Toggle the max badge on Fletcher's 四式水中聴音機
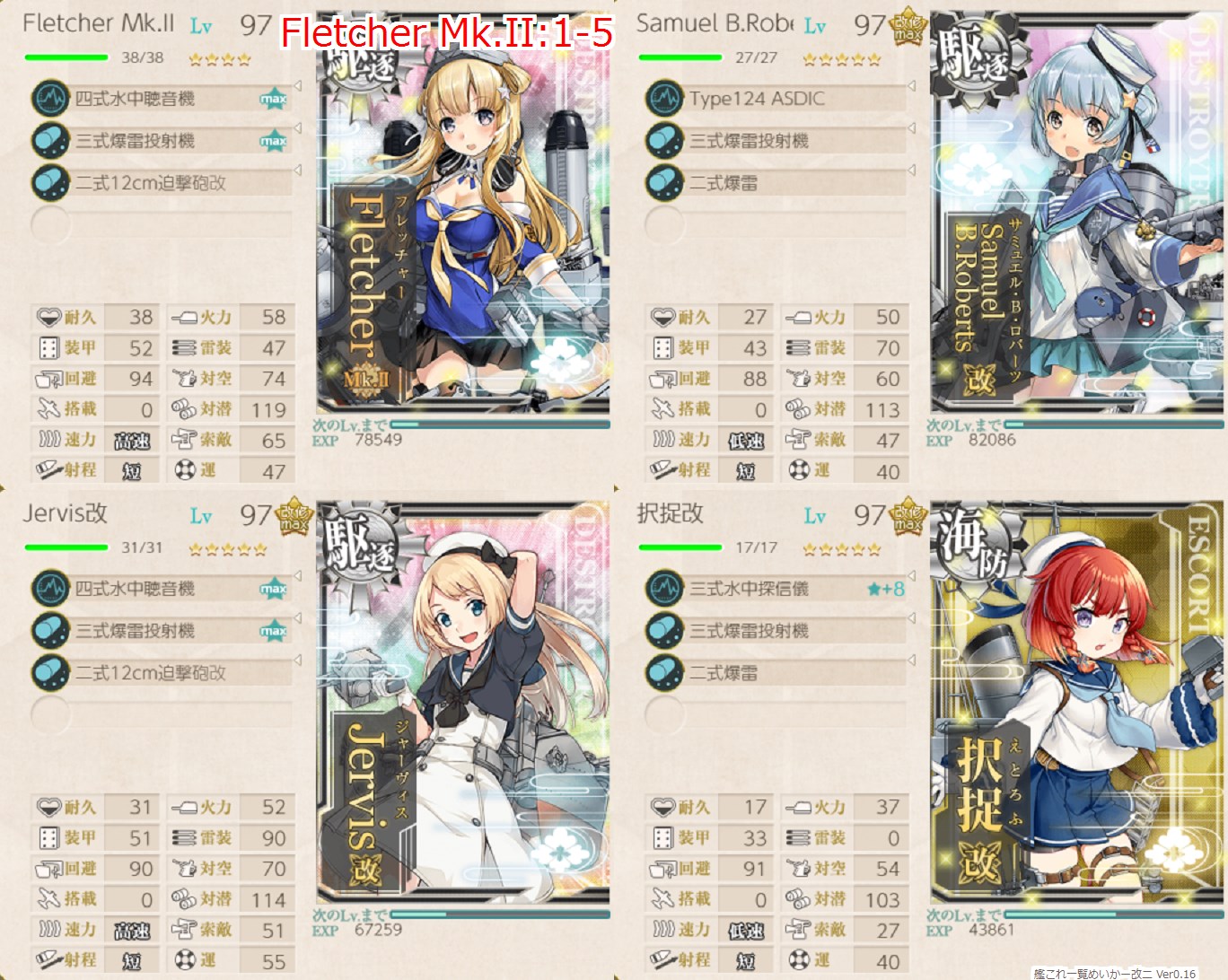This screenshot has width=1228, height=980. [274, 99]
